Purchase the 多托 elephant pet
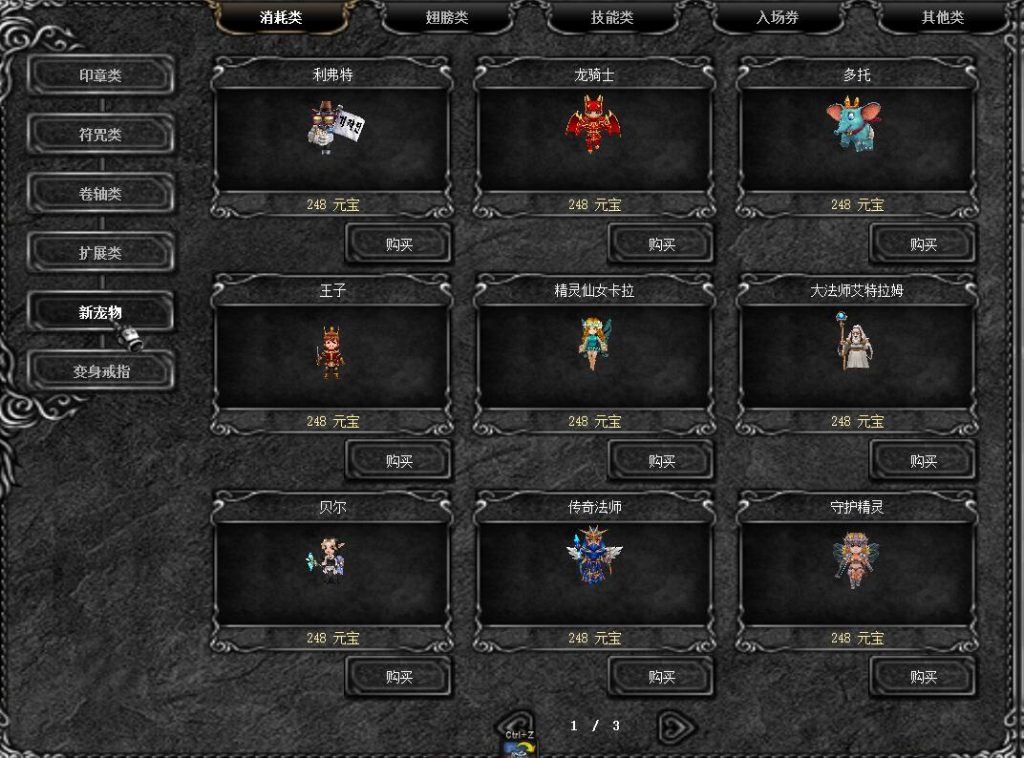Screen dimensions: 1024x758 (x=923, y=244)
